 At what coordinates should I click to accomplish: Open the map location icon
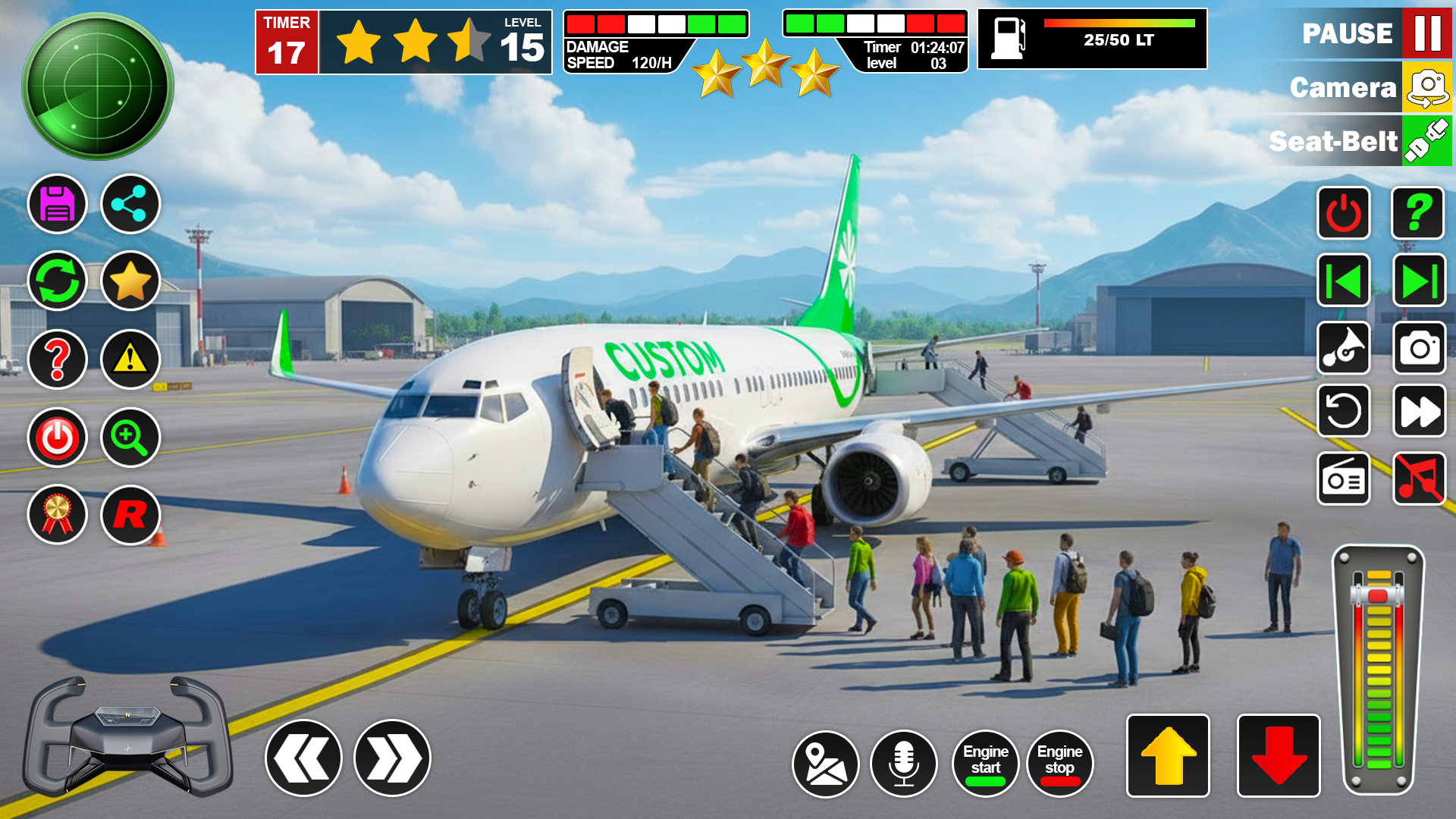tap(825, 764)
